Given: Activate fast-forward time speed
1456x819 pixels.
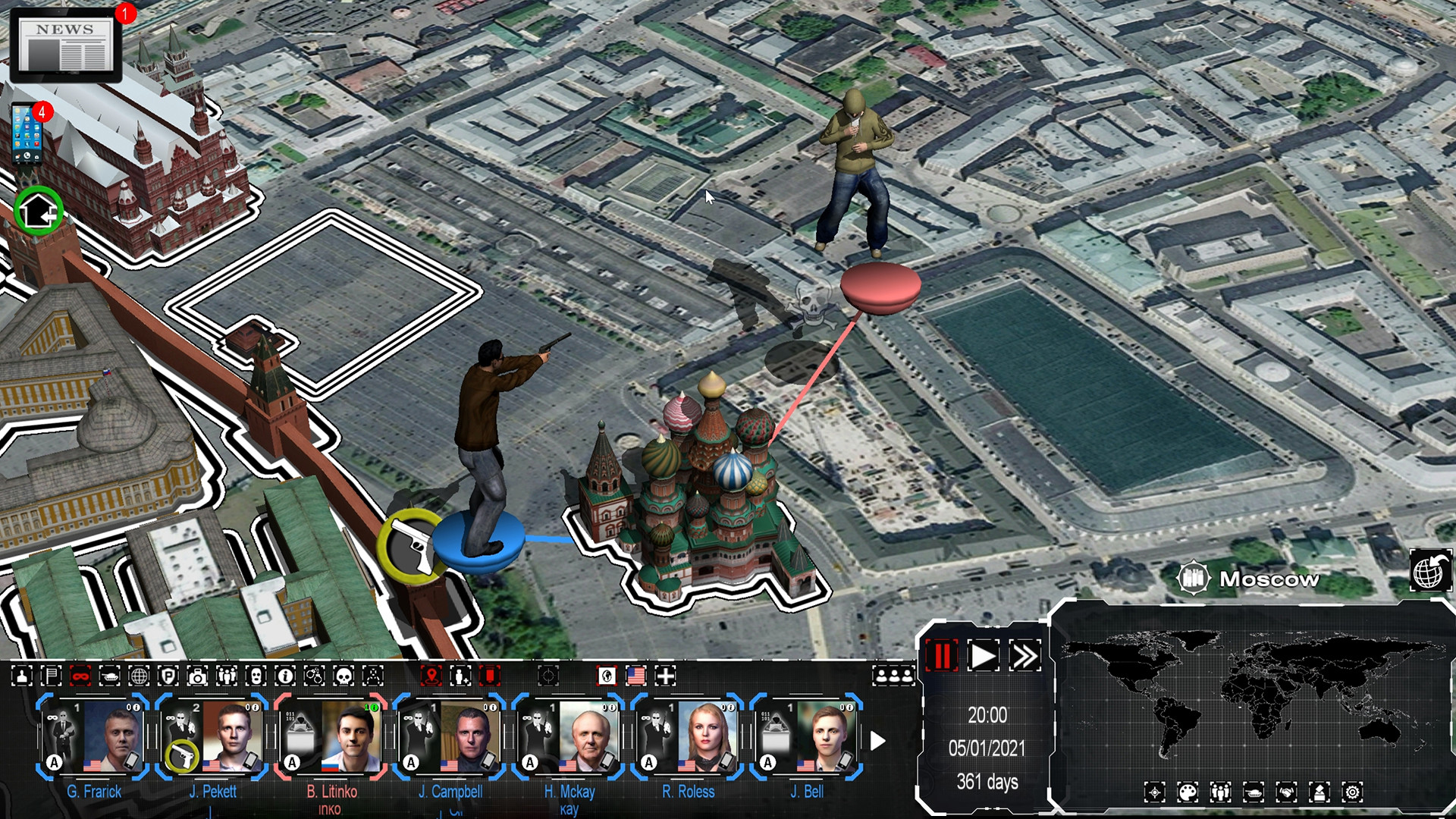Looking at the screenshot, I should pos(1025,656).
